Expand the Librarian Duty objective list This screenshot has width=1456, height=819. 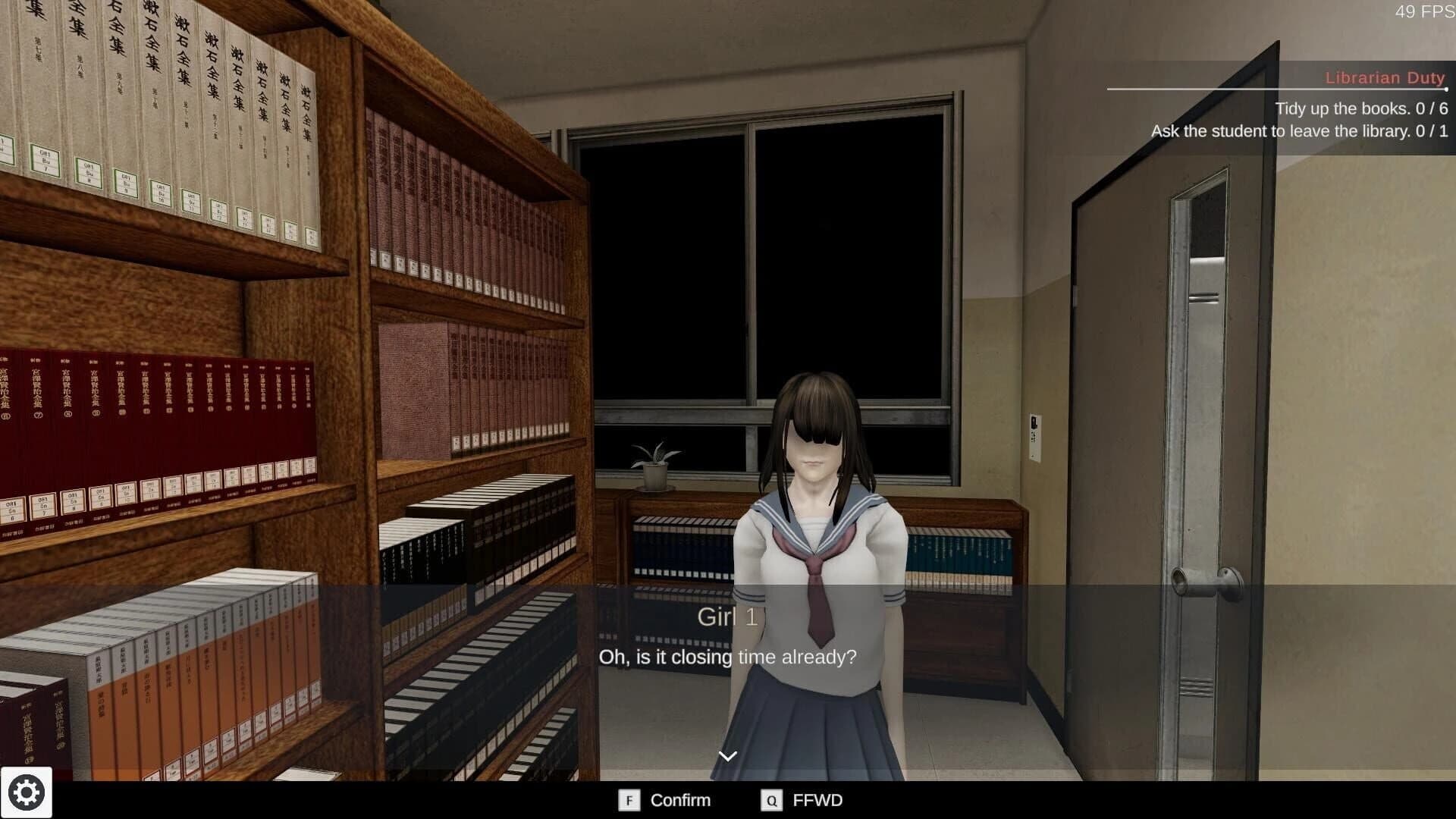click(1385, 77)
